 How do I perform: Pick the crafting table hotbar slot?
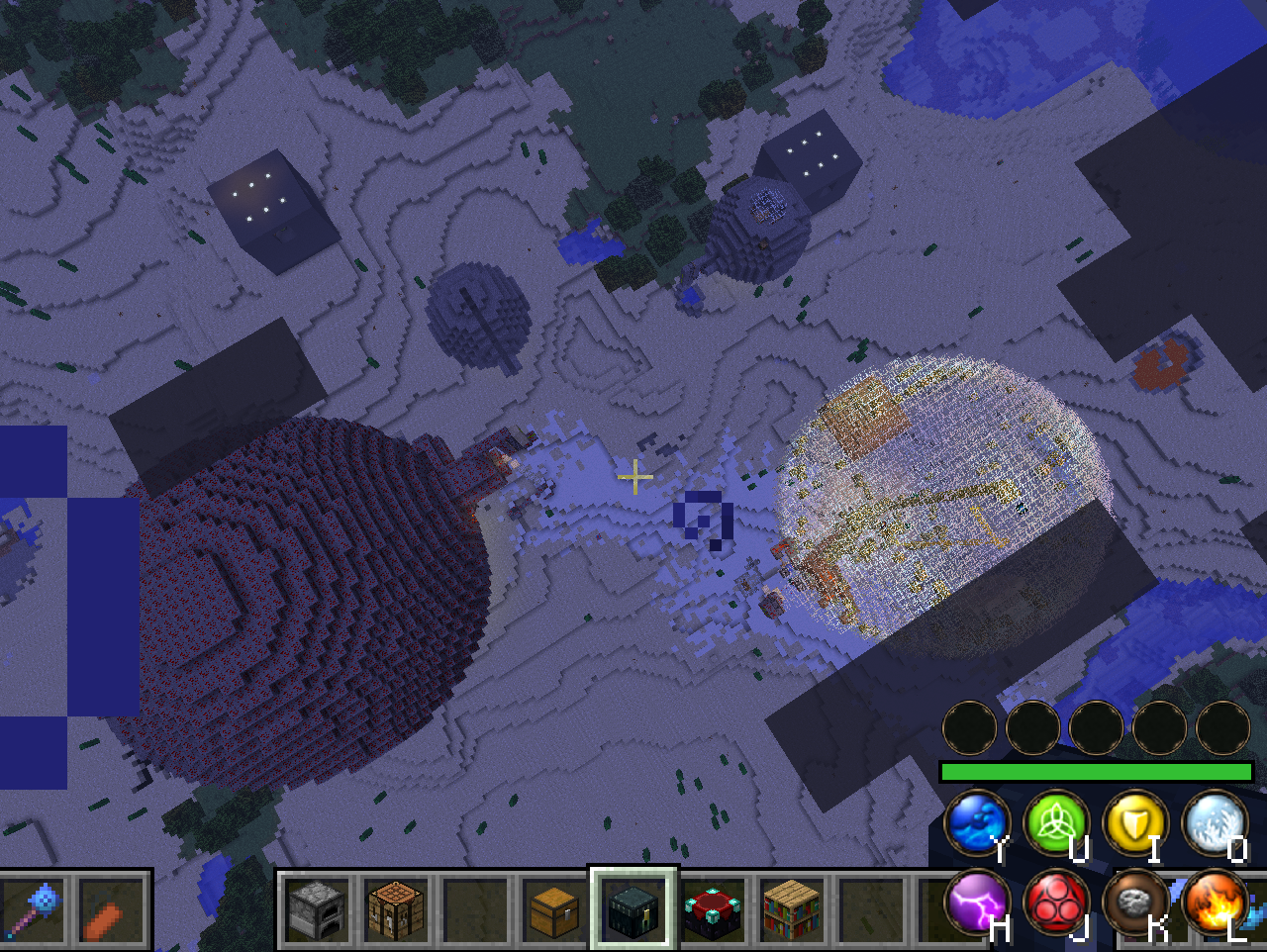396,911
